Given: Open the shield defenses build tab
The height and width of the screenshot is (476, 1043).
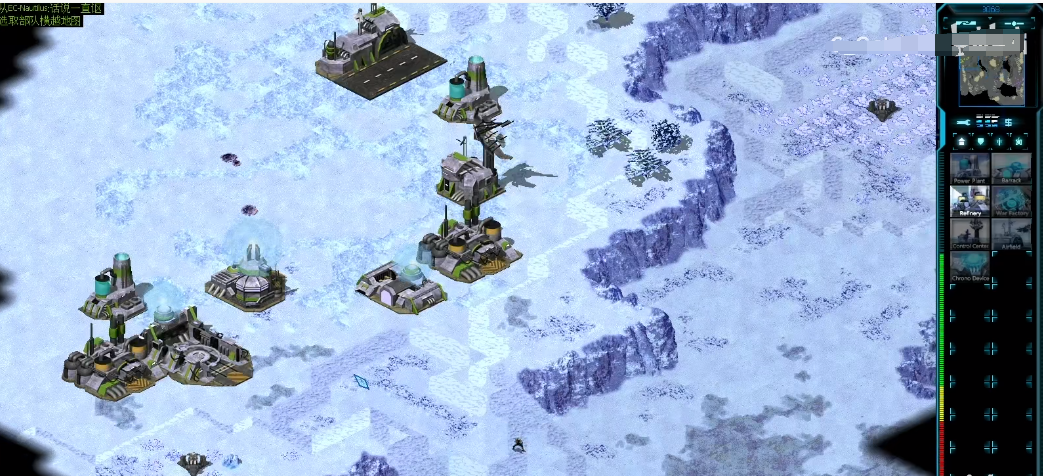Looking at the screenshot, I should click(x=980, y=142).
